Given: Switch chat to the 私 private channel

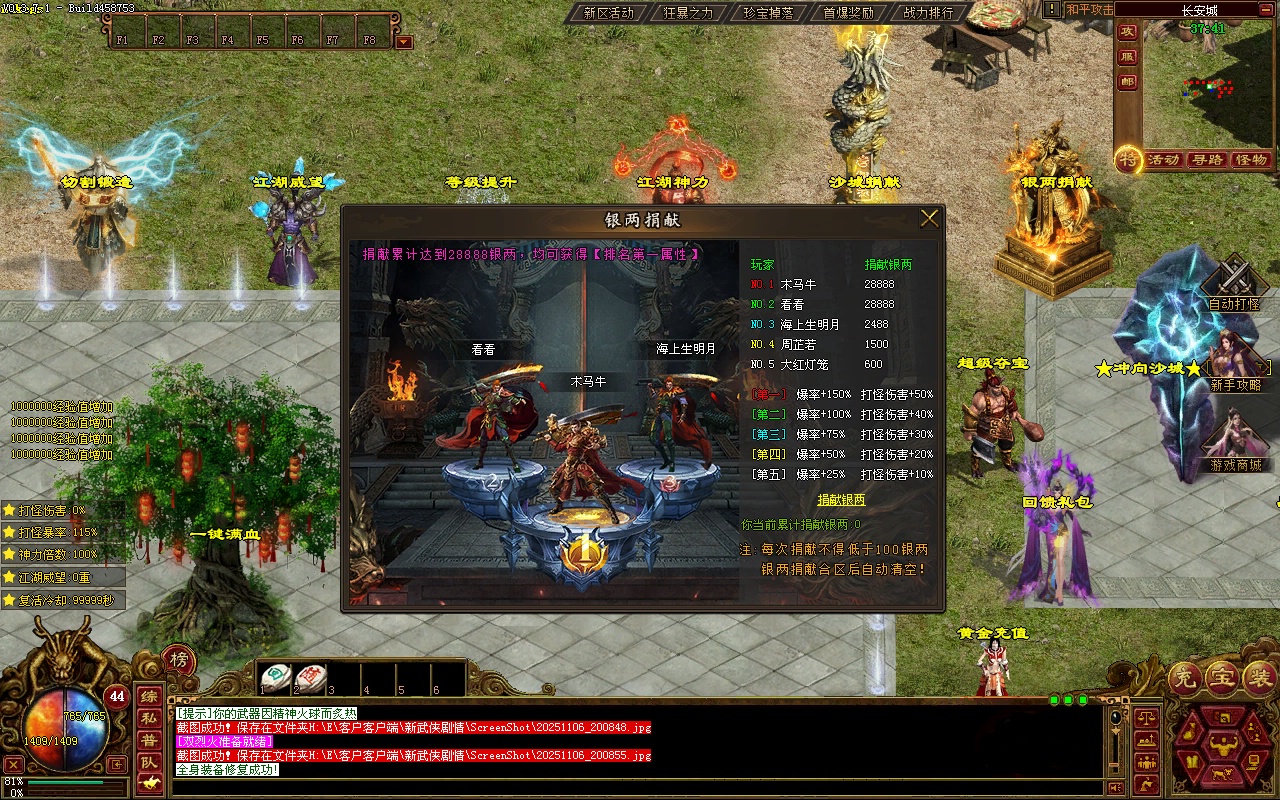Looking at the screenshot, I should pyautogui.click(x=148, y=718).
